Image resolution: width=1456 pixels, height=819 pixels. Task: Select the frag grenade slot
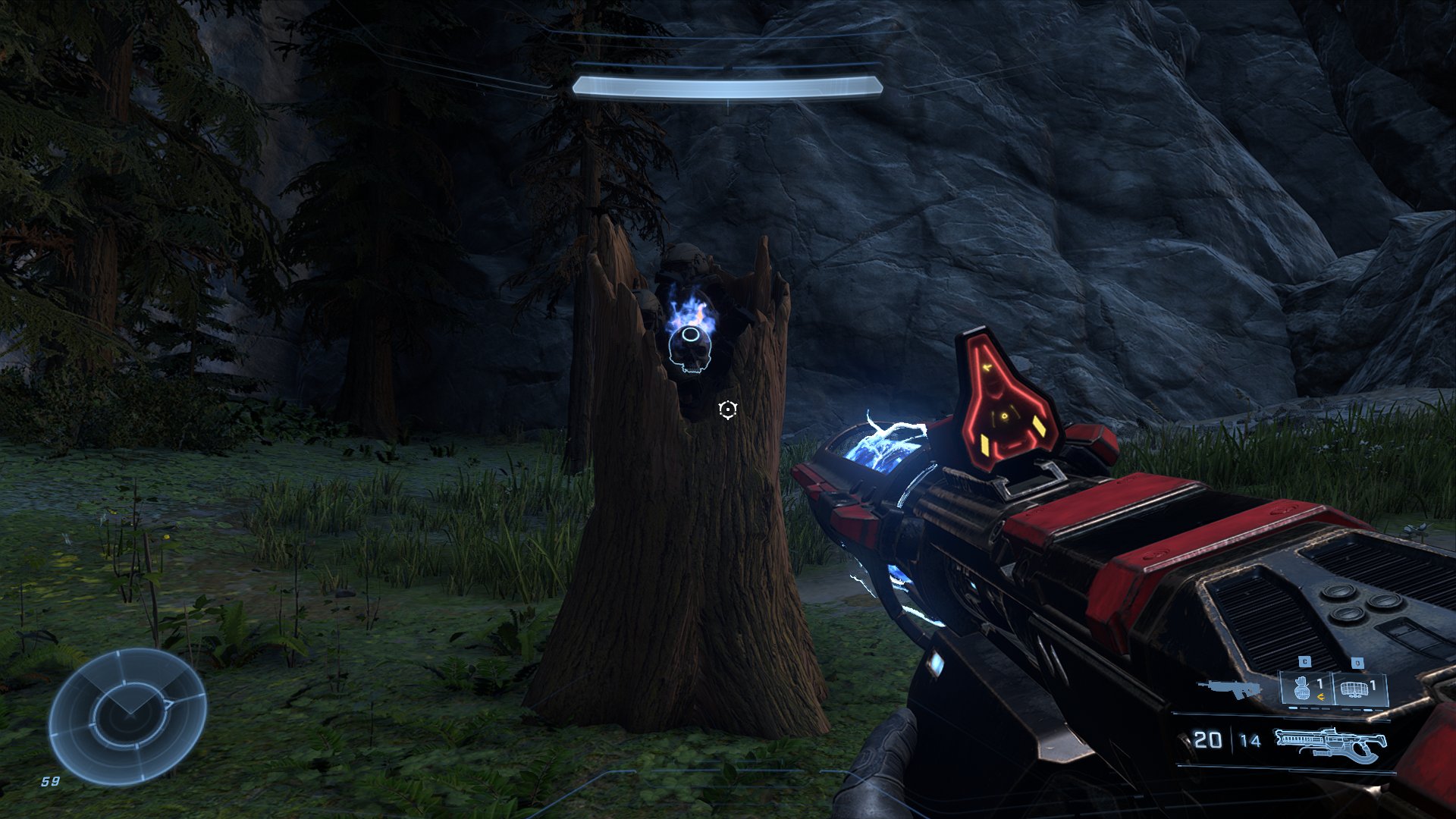[x=1306, y=689]
